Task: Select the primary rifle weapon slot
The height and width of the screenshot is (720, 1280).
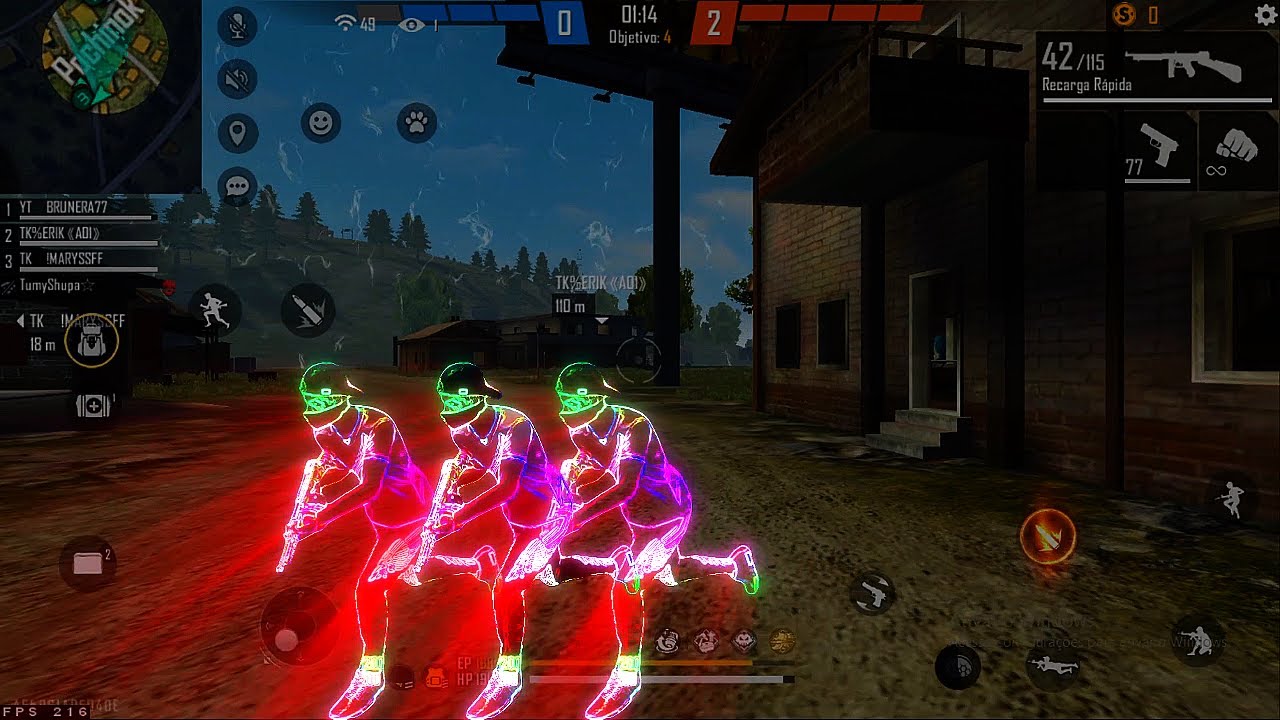Action: tap(1155, 68)
